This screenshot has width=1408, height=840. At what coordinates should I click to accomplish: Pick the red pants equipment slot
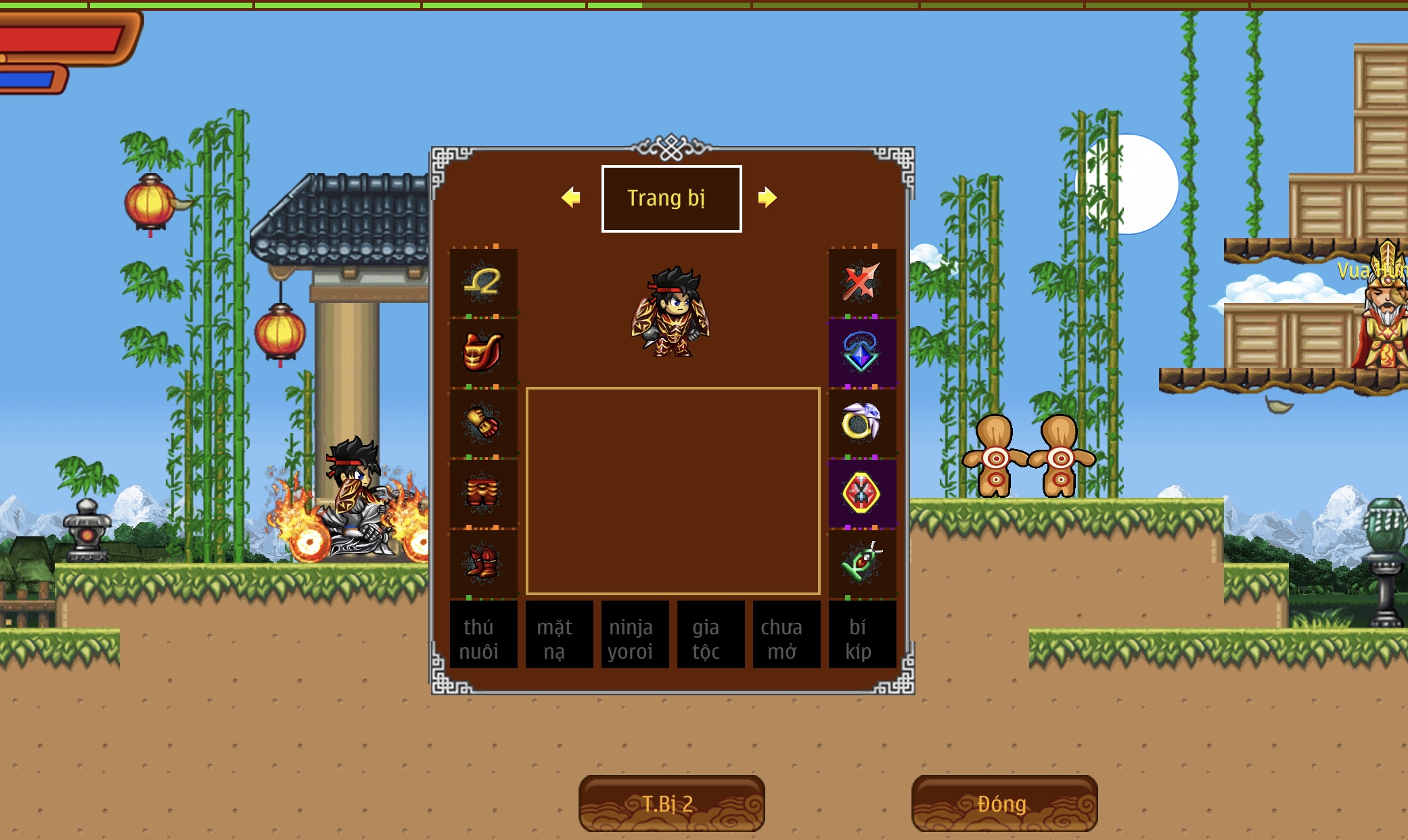tap(483, 493)
